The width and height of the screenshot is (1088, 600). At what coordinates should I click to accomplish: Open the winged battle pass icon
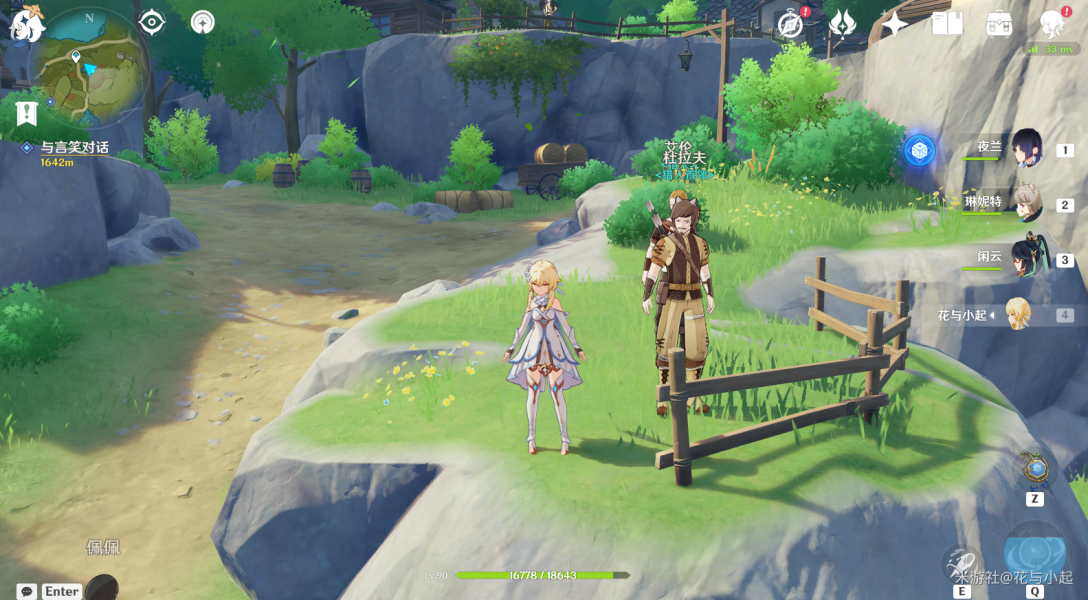(x=842, y=23)
